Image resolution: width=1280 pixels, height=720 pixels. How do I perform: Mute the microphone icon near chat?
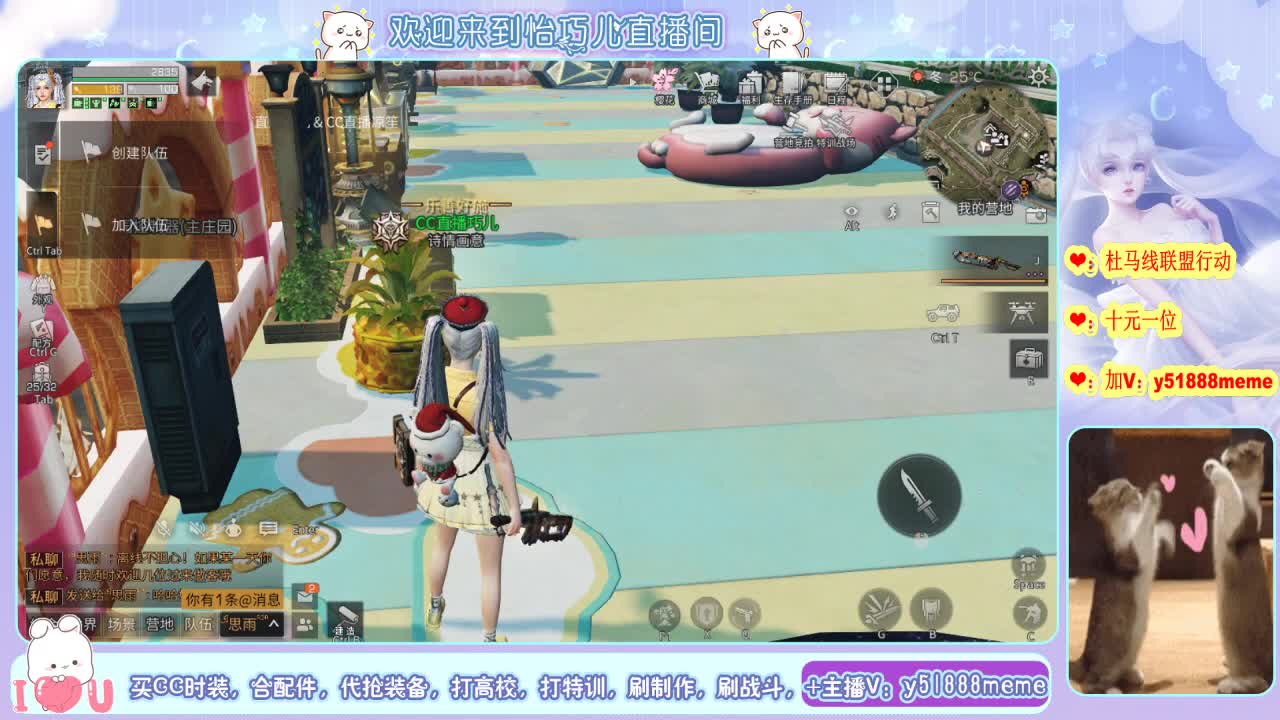tap(162, 530)
